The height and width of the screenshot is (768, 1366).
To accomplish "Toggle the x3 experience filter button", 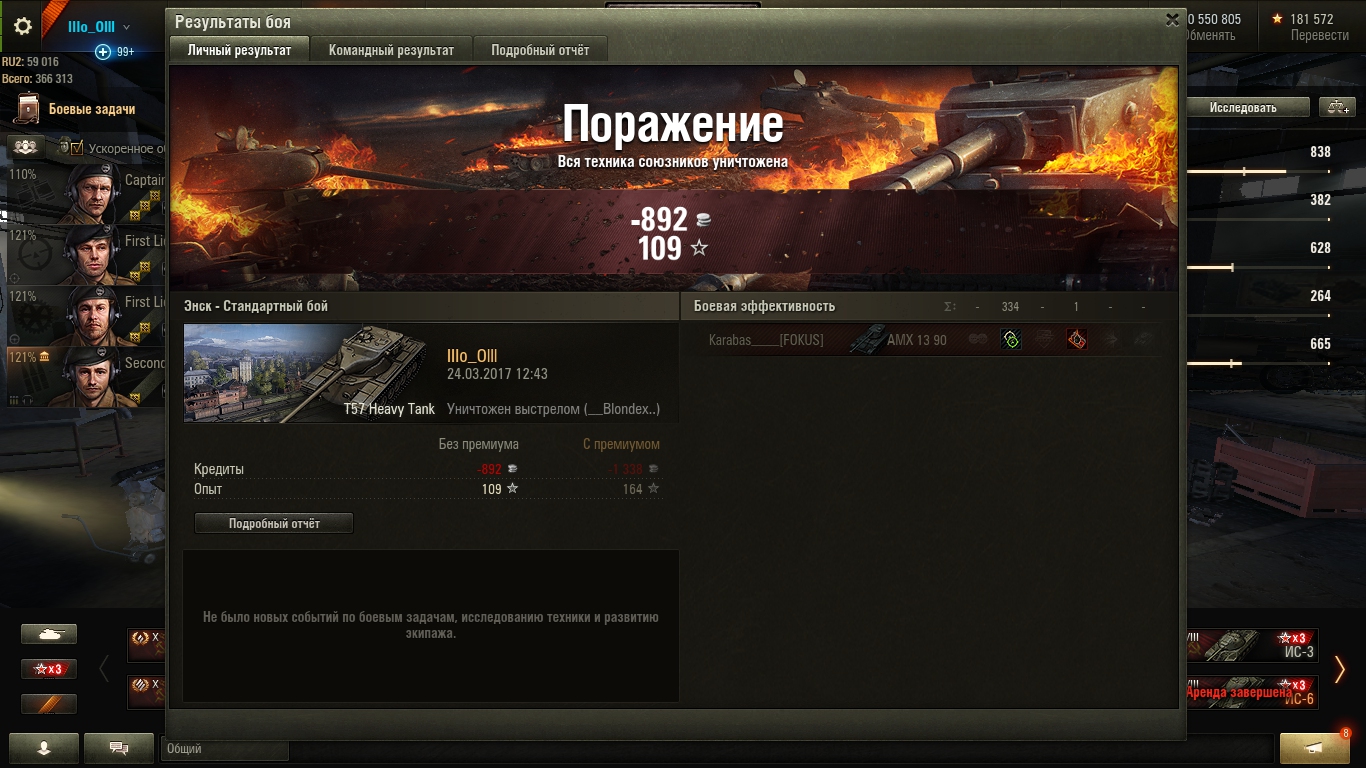I will tap(49, 668).
